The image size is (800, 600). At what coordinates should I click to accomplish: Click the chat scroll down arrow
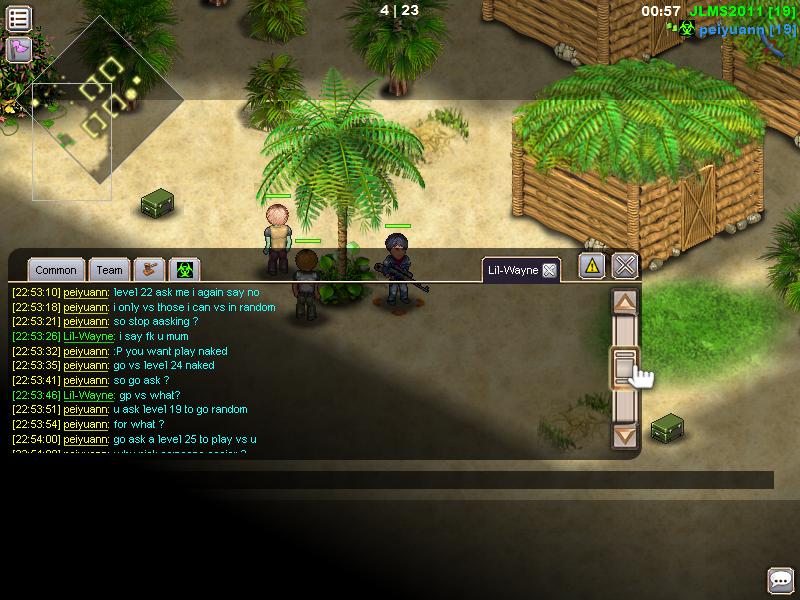625,435
